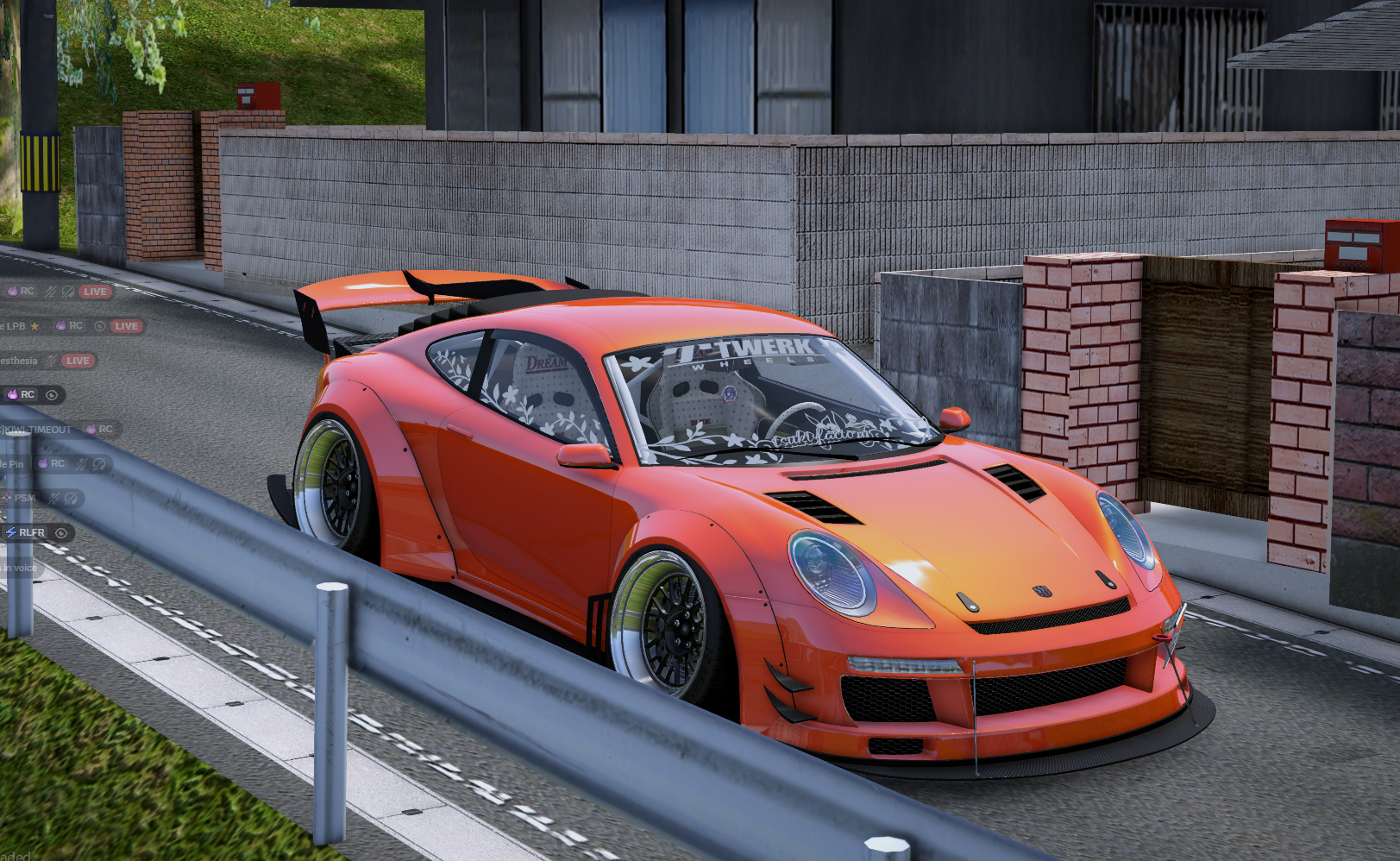Click the RC badge on the Pin user's row
This screenshot has width=1400, height=861.
[x=58, y=463]
